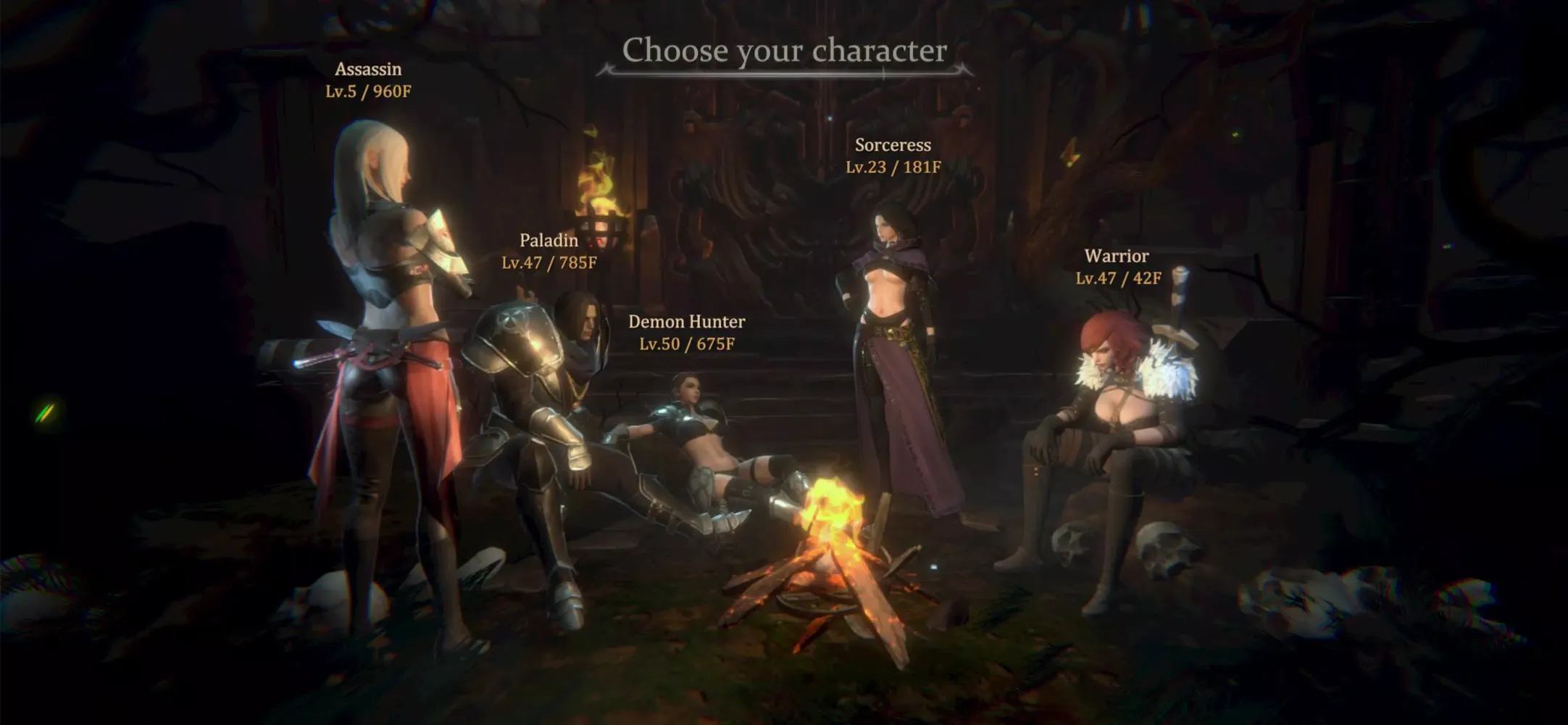Click the Choose your character title
This screenshot has height=725, width=1568.
click(787, 51)
